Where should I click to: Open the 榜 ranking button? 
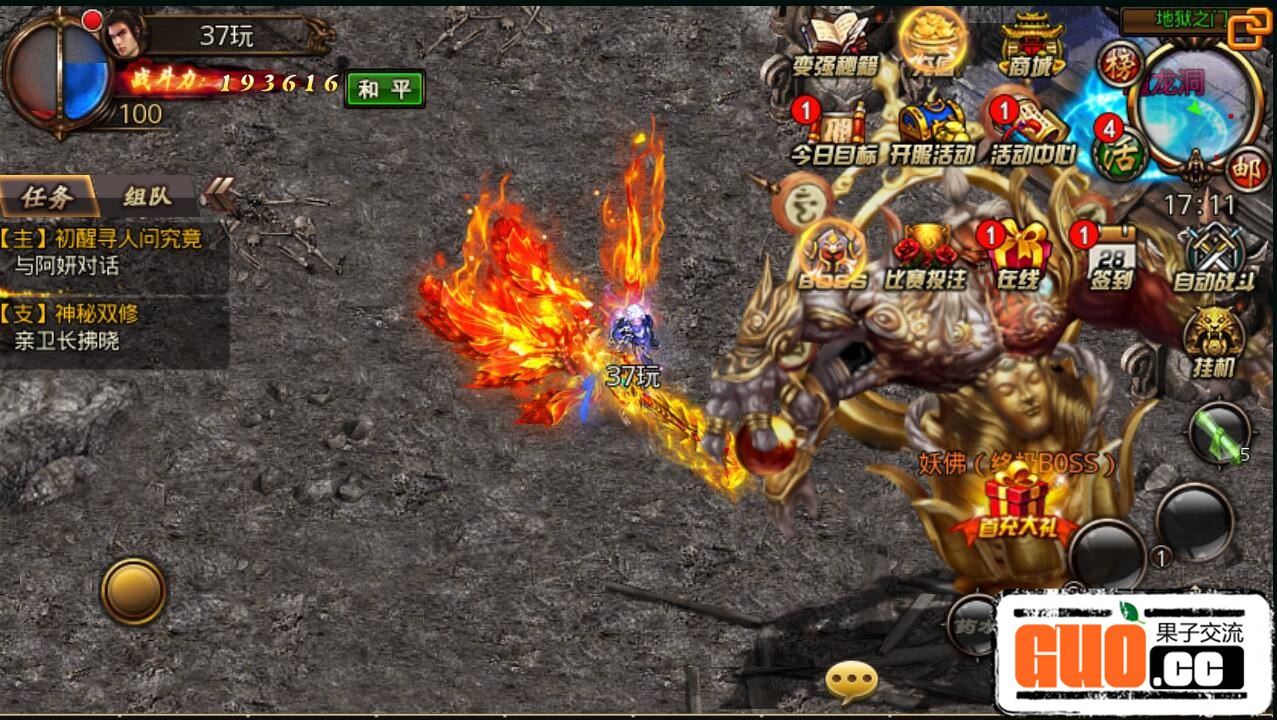point(1119,63)
